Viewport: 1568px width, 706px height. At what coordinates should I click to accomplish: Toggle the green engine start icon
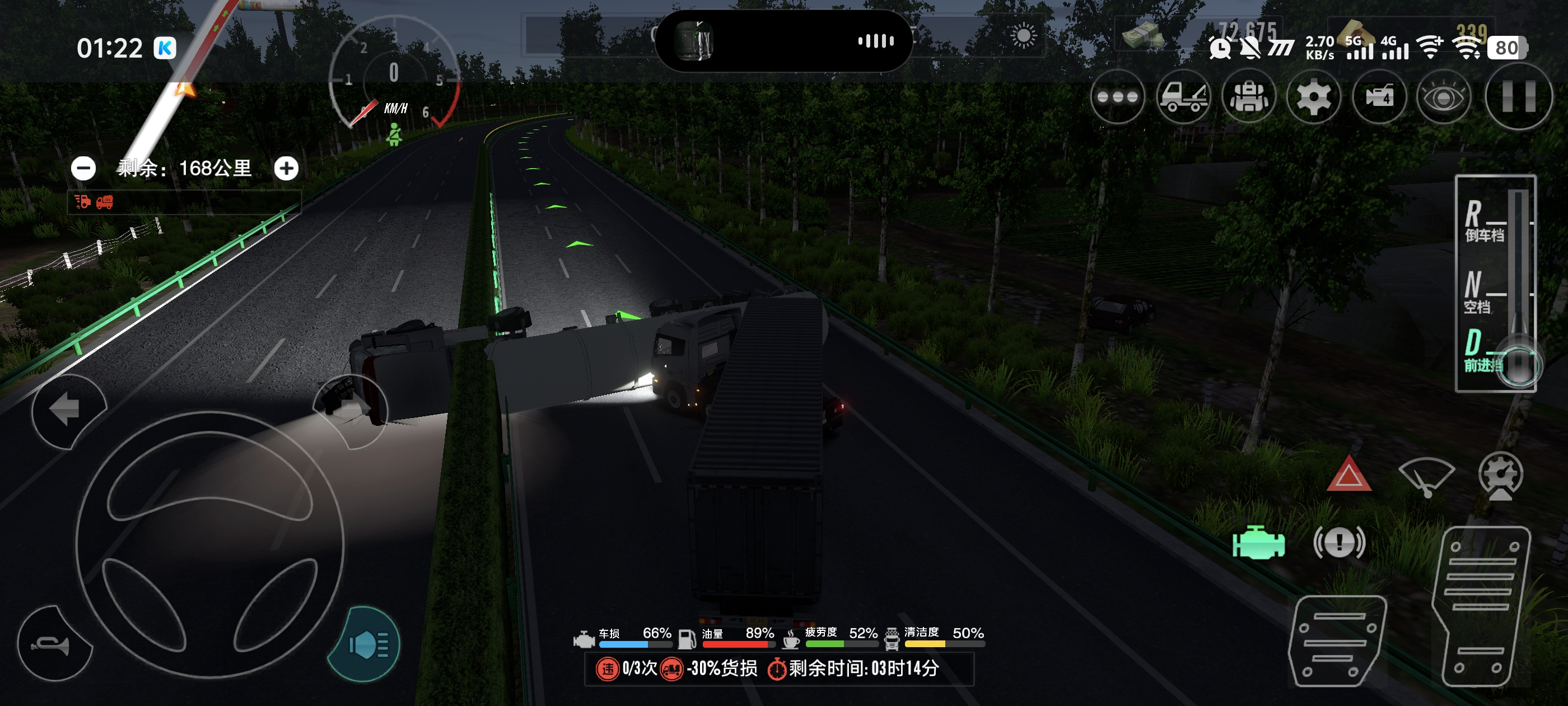[x=1258, y=542]
